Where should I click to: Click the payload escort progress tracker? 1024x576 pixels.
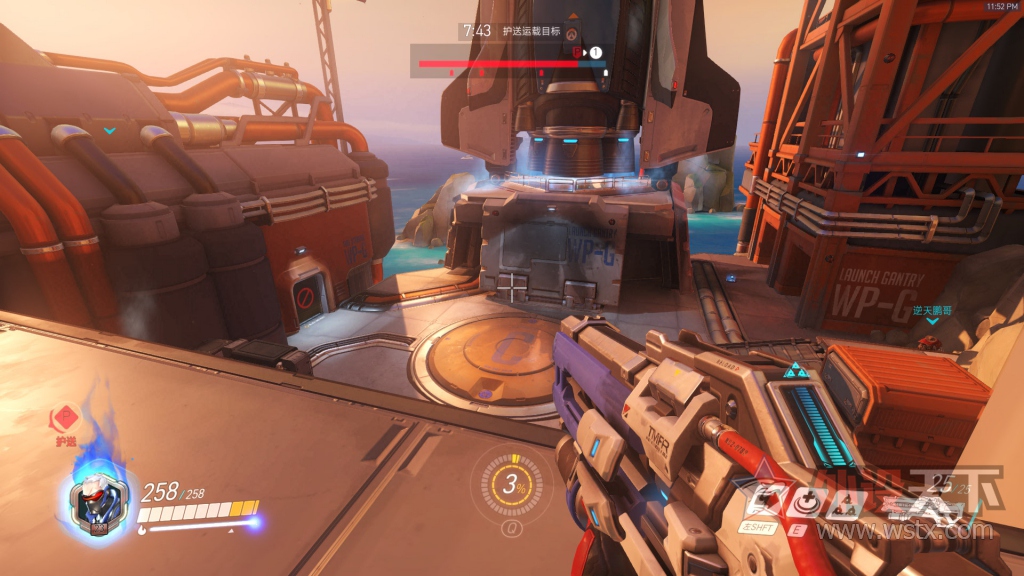(511, 64)
